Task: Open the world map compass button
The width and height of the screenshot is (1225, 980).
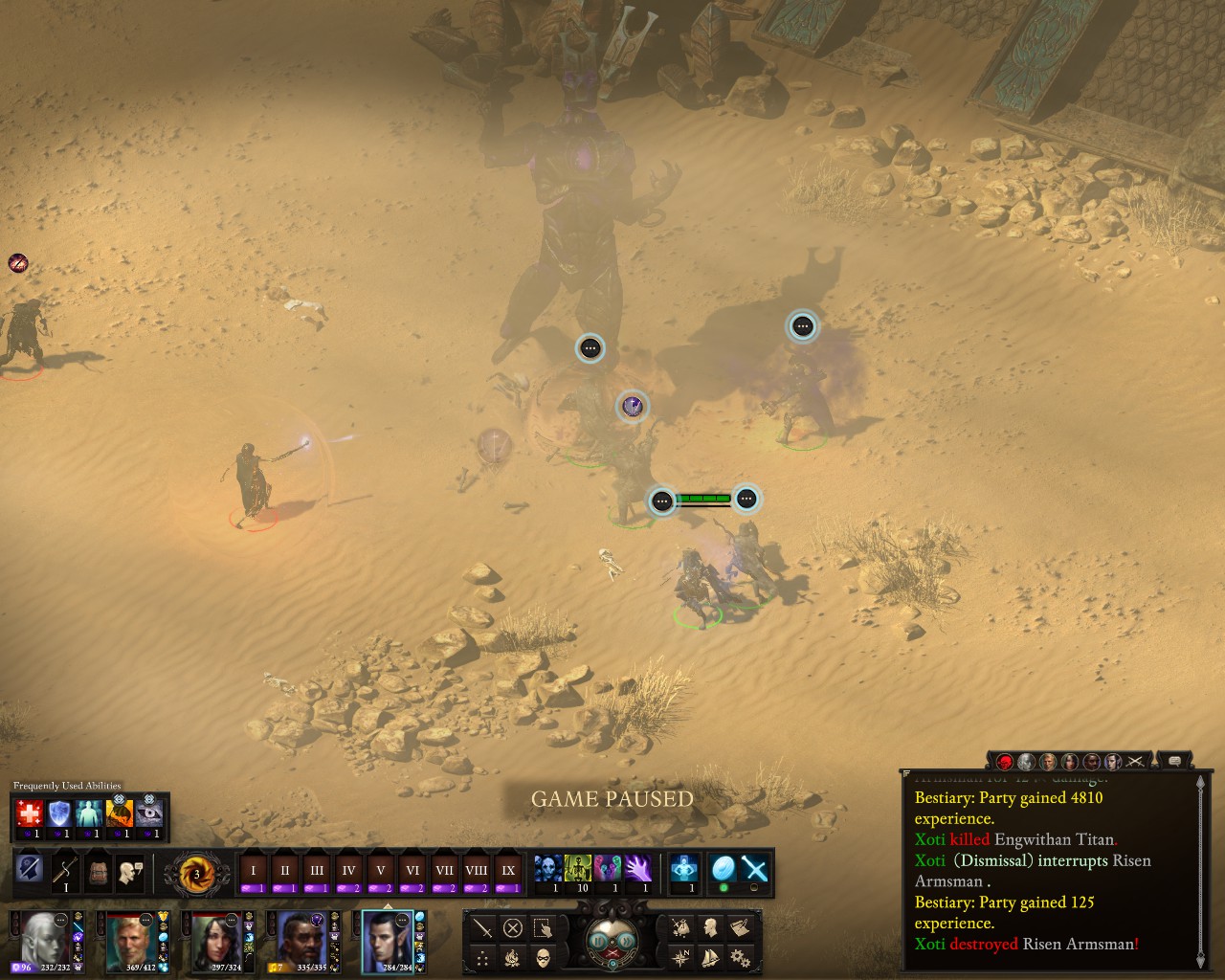Action: pyautogui.click(x=680, y=957)
